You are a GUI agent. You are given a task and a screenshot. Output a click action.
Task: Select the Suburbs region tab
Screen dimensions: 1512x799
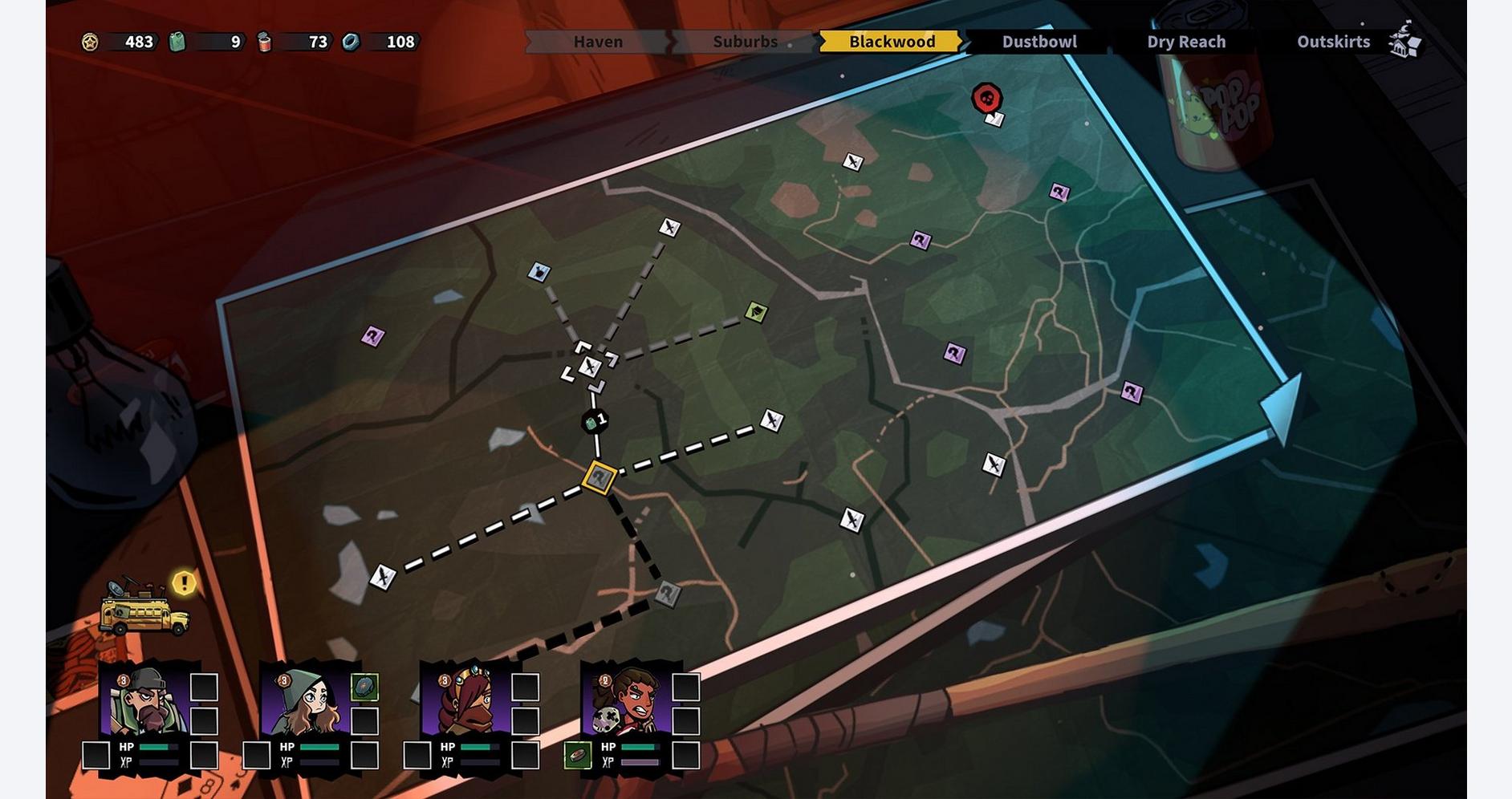point(745,42)
